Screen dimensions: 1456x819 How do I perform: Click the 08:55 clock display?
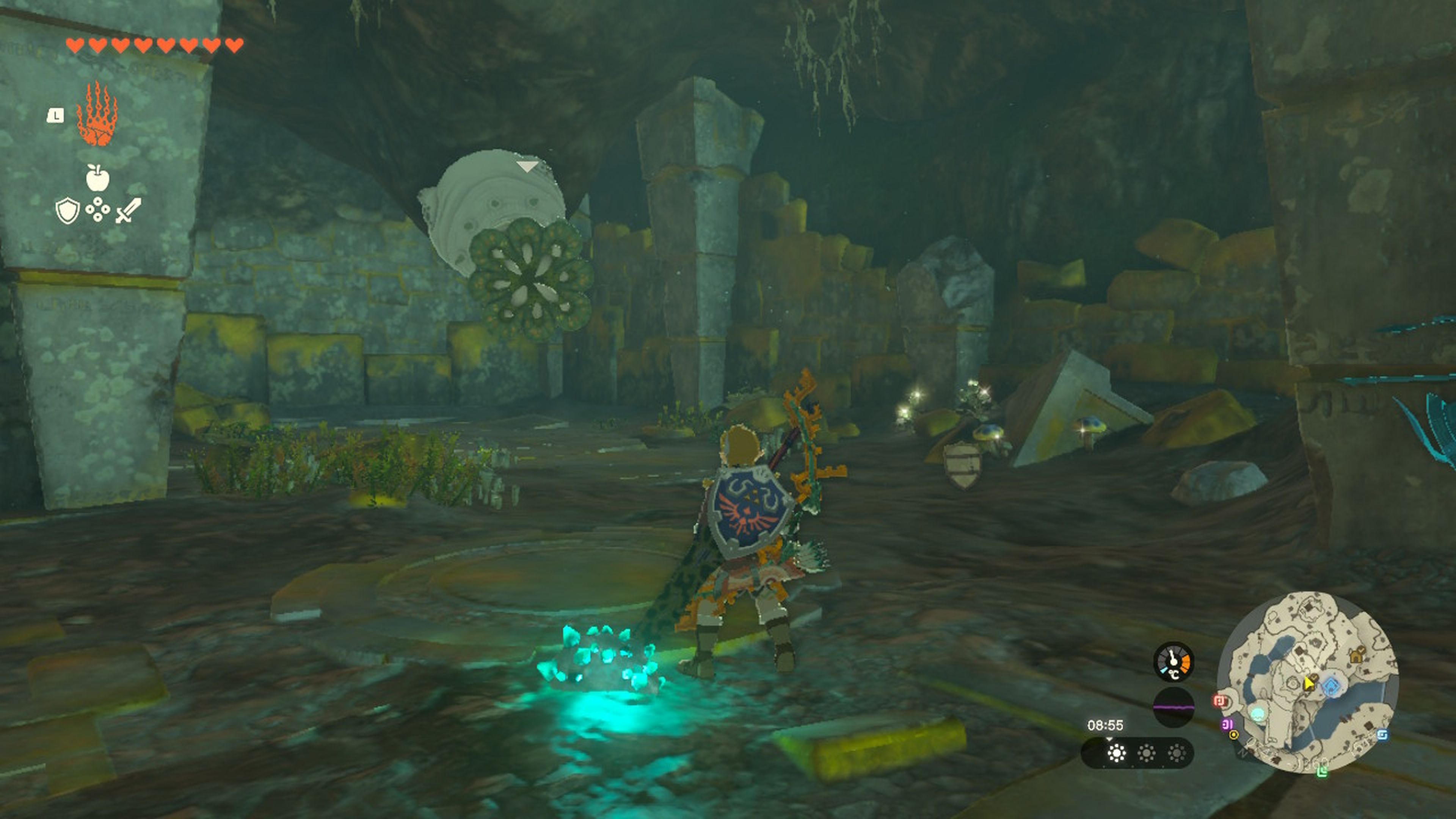(x=1106, y=726)
